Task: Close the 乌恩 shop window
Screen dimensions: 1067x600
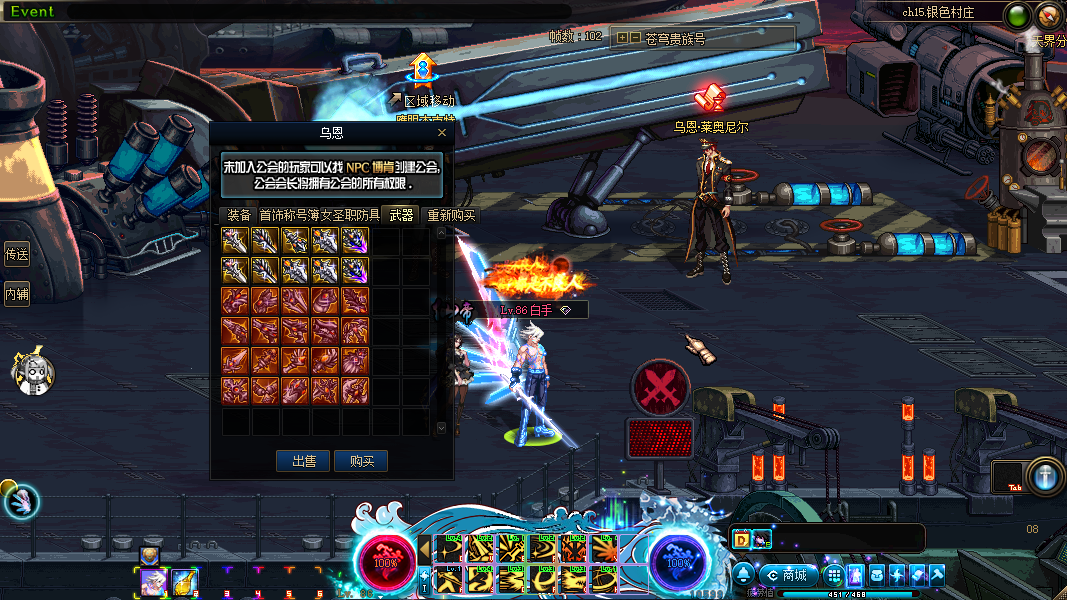Action: point(442,132)
